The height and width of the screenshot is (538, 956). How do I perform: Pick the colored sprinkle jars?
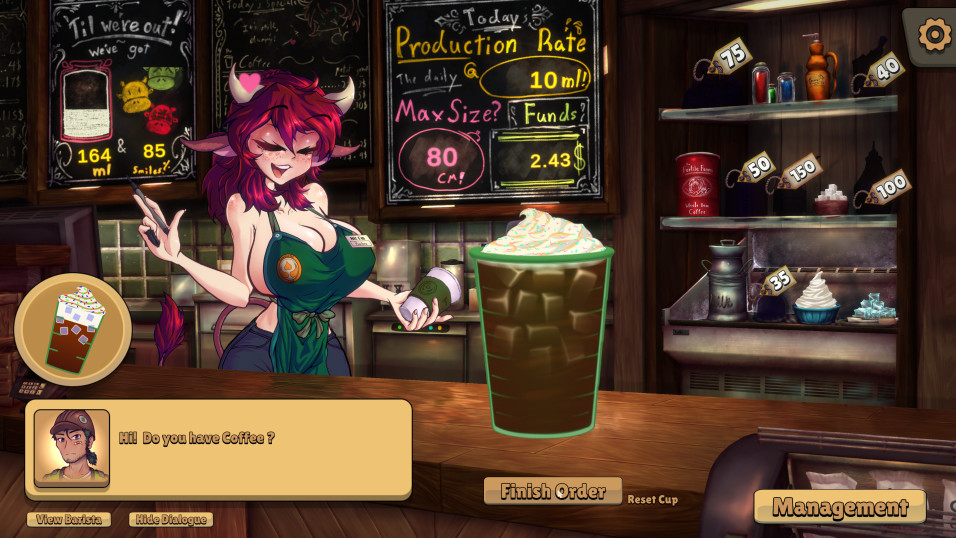[x=773, y=84]
